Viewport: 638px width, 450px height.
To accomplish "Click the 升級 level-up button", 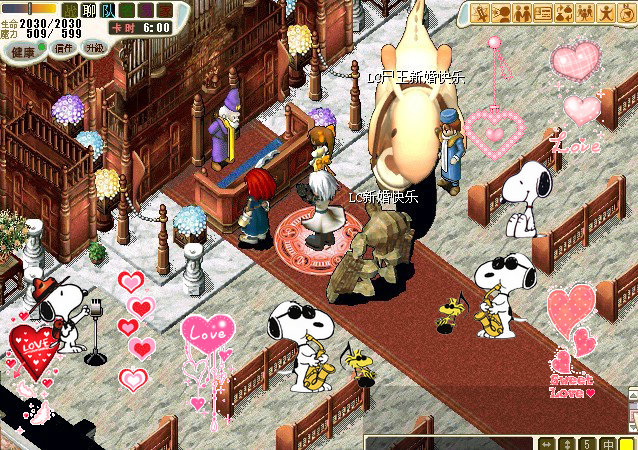I will pyautogui.click(x=94, y=47).
